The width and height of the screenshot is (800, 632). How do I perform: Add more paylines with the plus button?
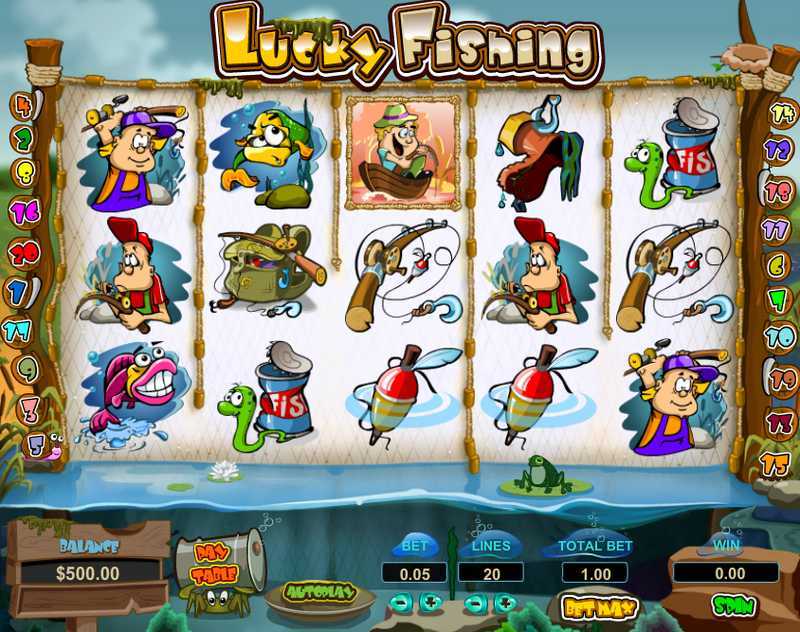click(505, 602)
